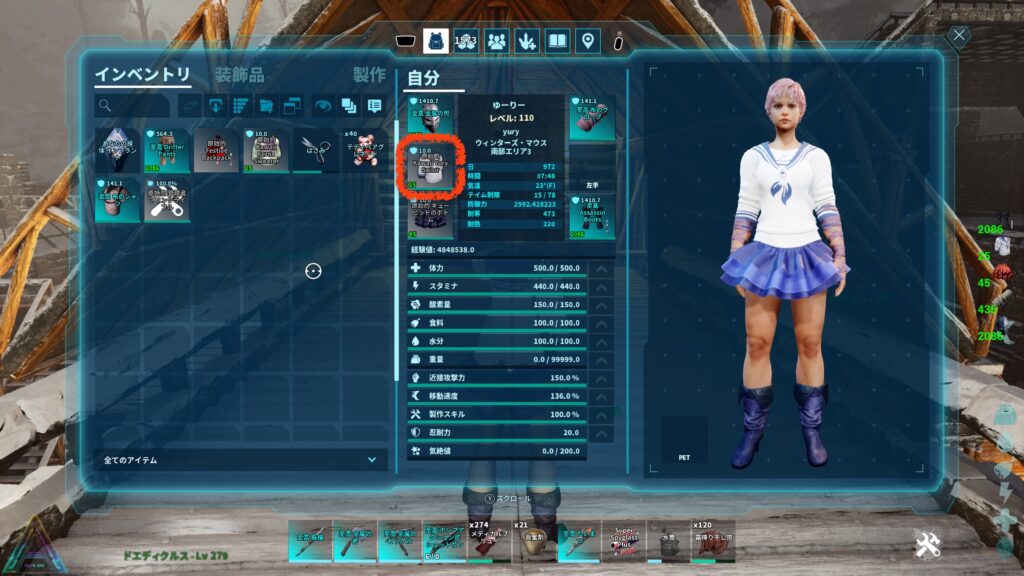Toggle the eye icon in inventory toolbar
This screenshot has width=1024, height=576.
tap(323, 105)
